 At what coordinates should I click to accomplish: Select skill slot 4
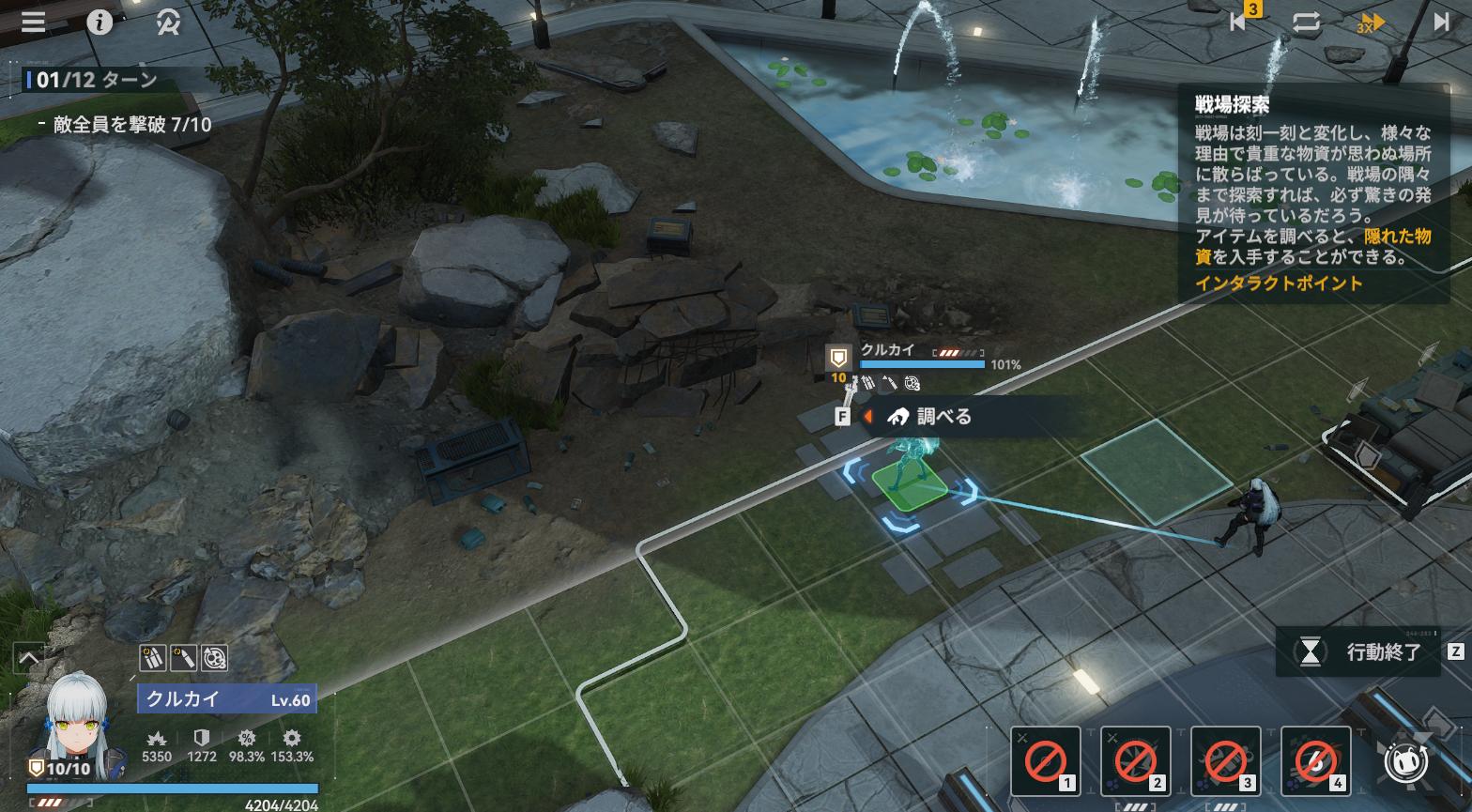click(1315, 760)
